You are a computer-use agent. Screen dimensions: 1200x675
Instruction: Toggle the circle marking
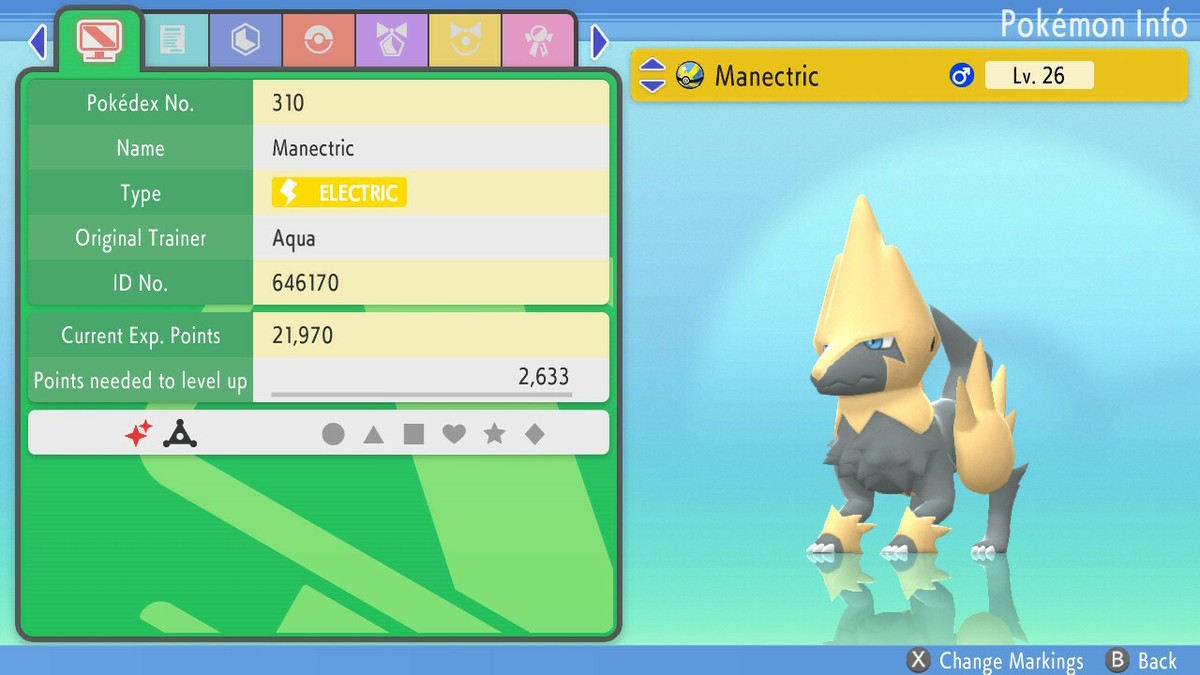pyautogui.click(x=333, y=434)
